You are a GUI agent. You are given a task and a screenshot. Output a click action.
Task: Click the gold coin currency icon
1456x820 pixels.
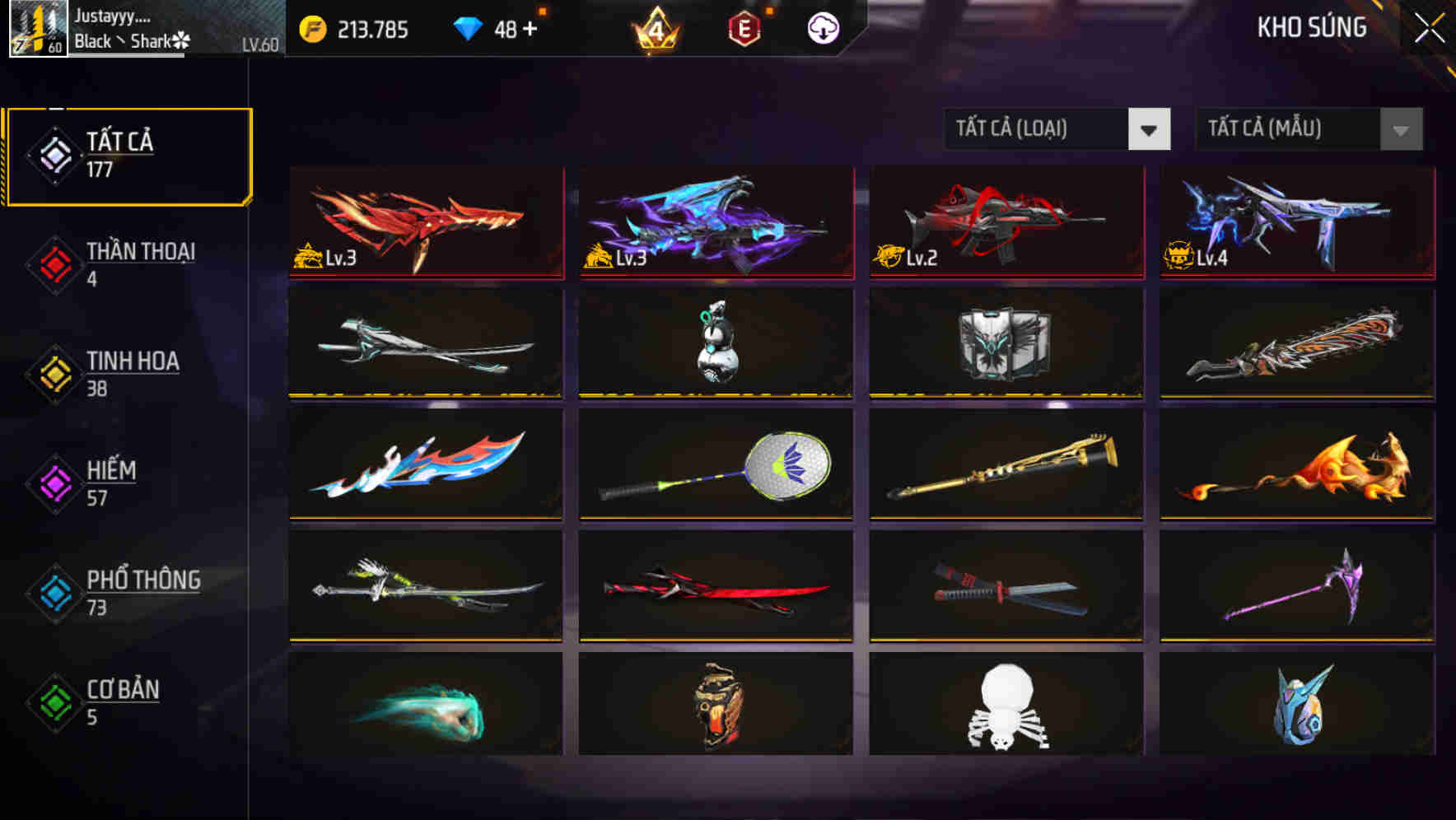coord(312,27)
